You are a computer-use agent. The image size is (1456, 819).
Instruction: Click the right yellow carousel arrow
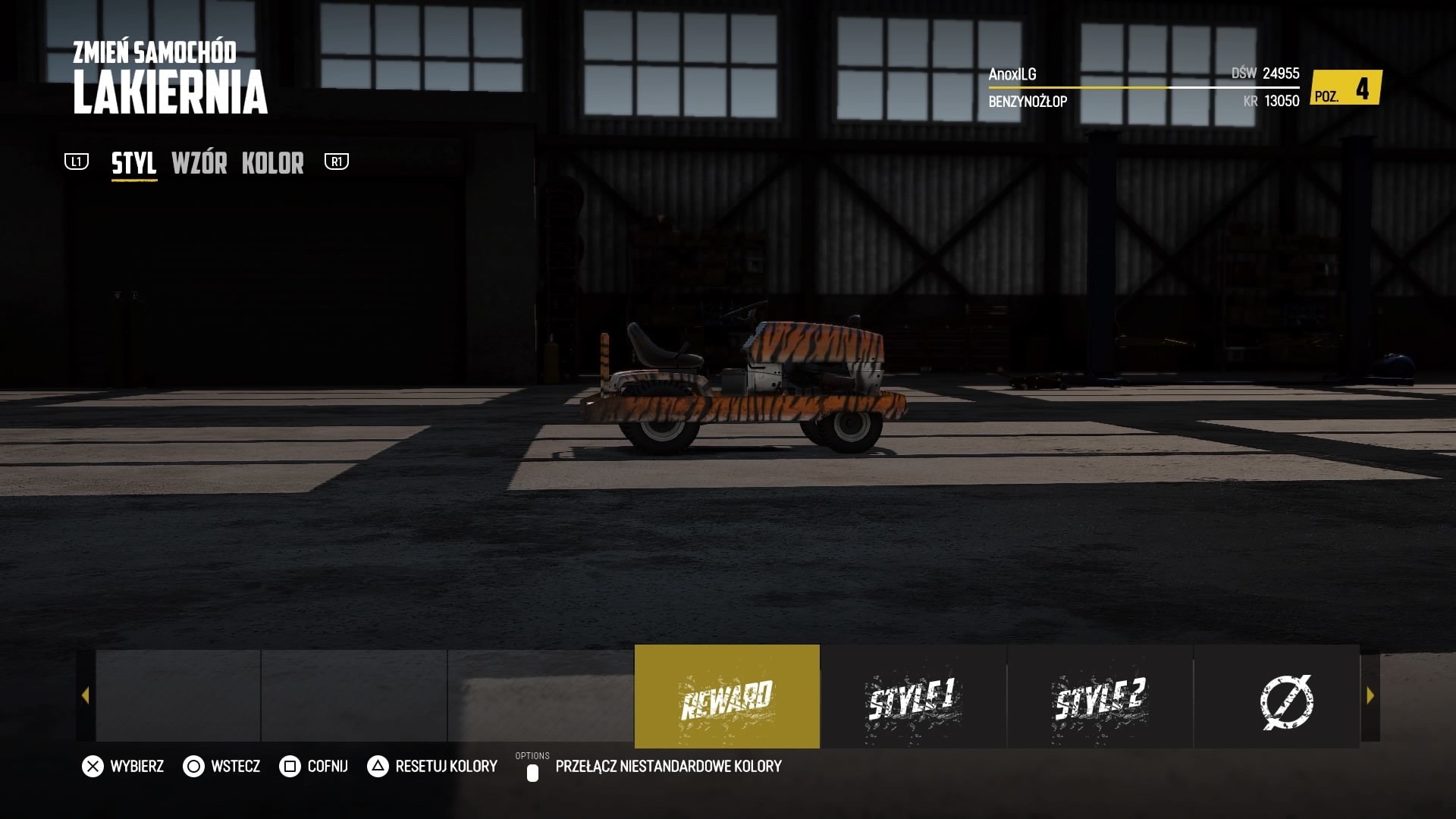point(1370,695)
